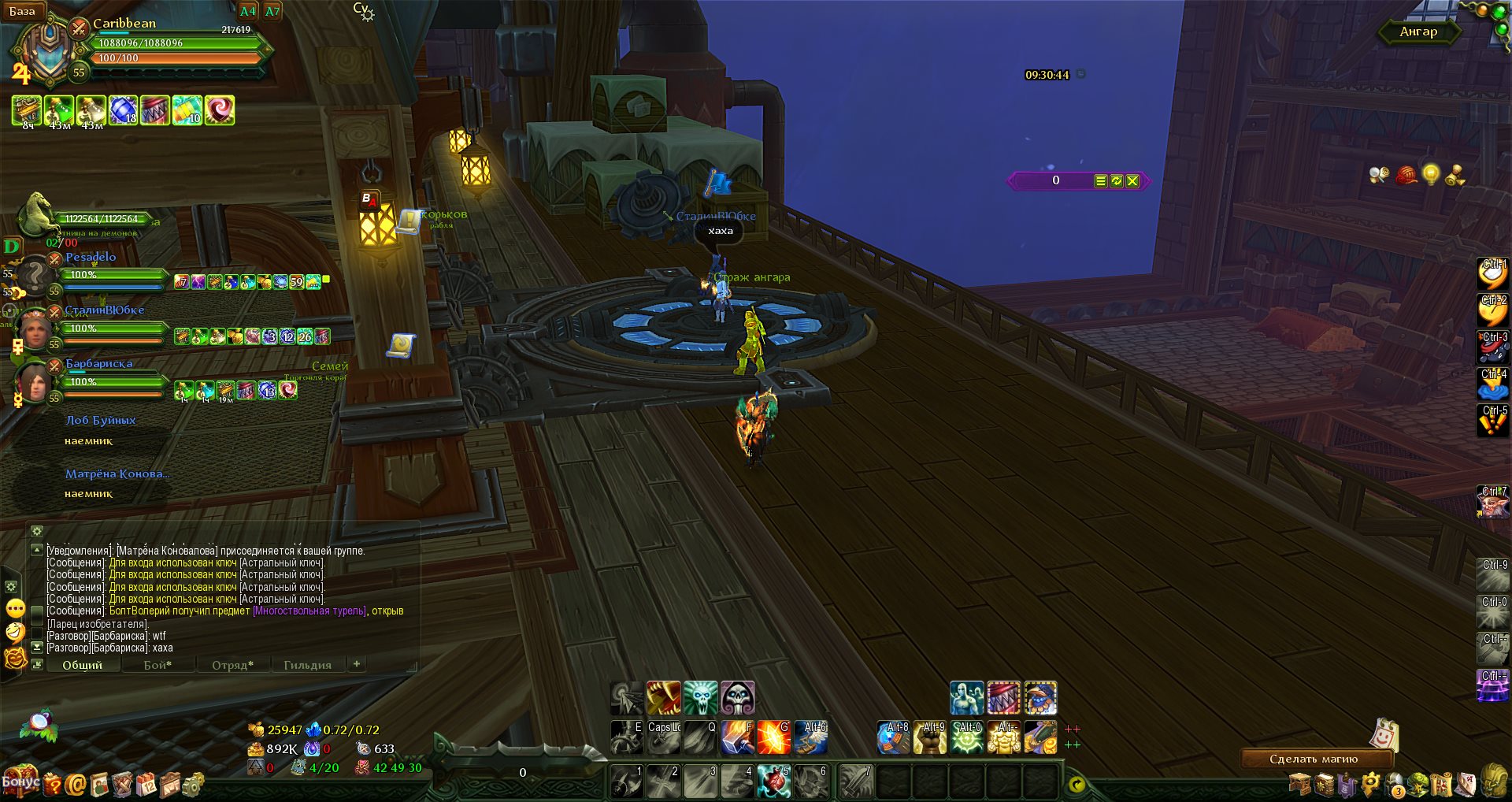Open the green tree icon in bottom menu
The image size is (1512, 802).
(x=1418, y=784)
